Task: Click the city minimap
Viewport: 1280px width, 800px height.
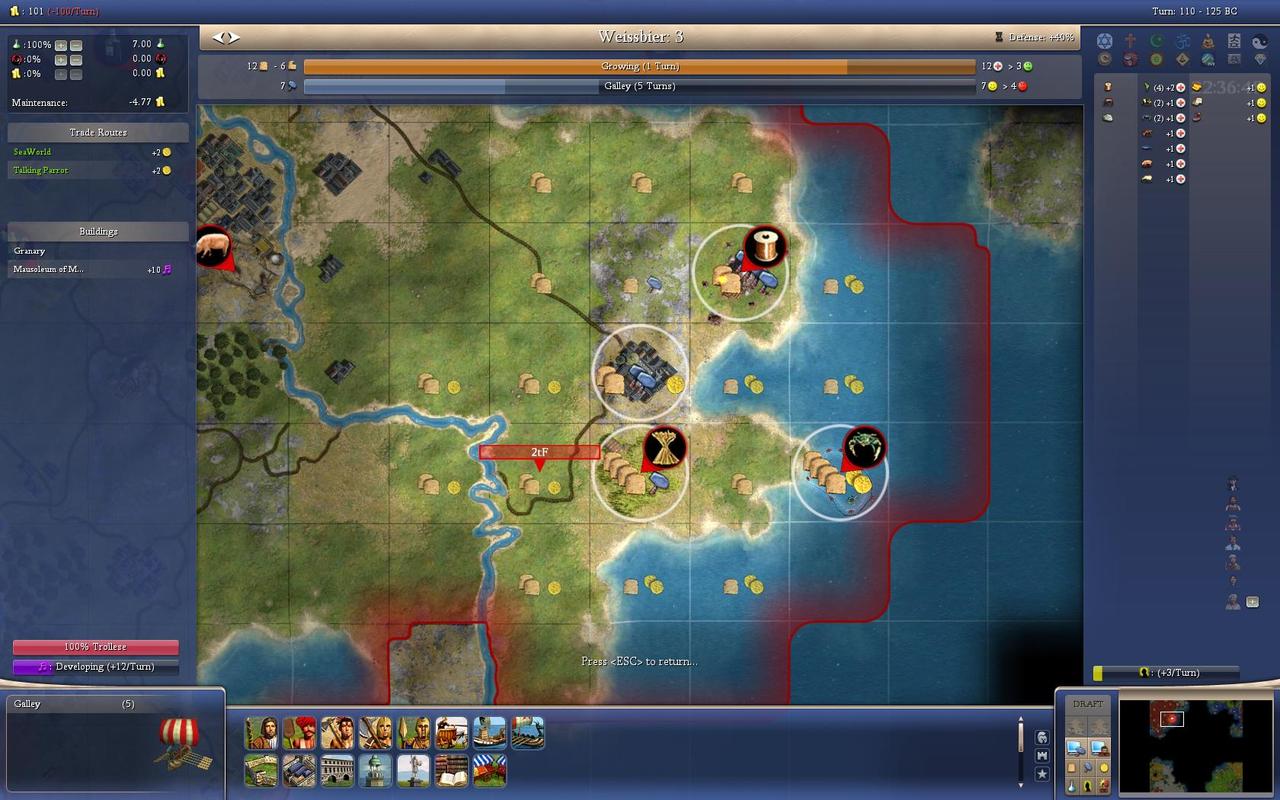Action: tap(1181, 745)
